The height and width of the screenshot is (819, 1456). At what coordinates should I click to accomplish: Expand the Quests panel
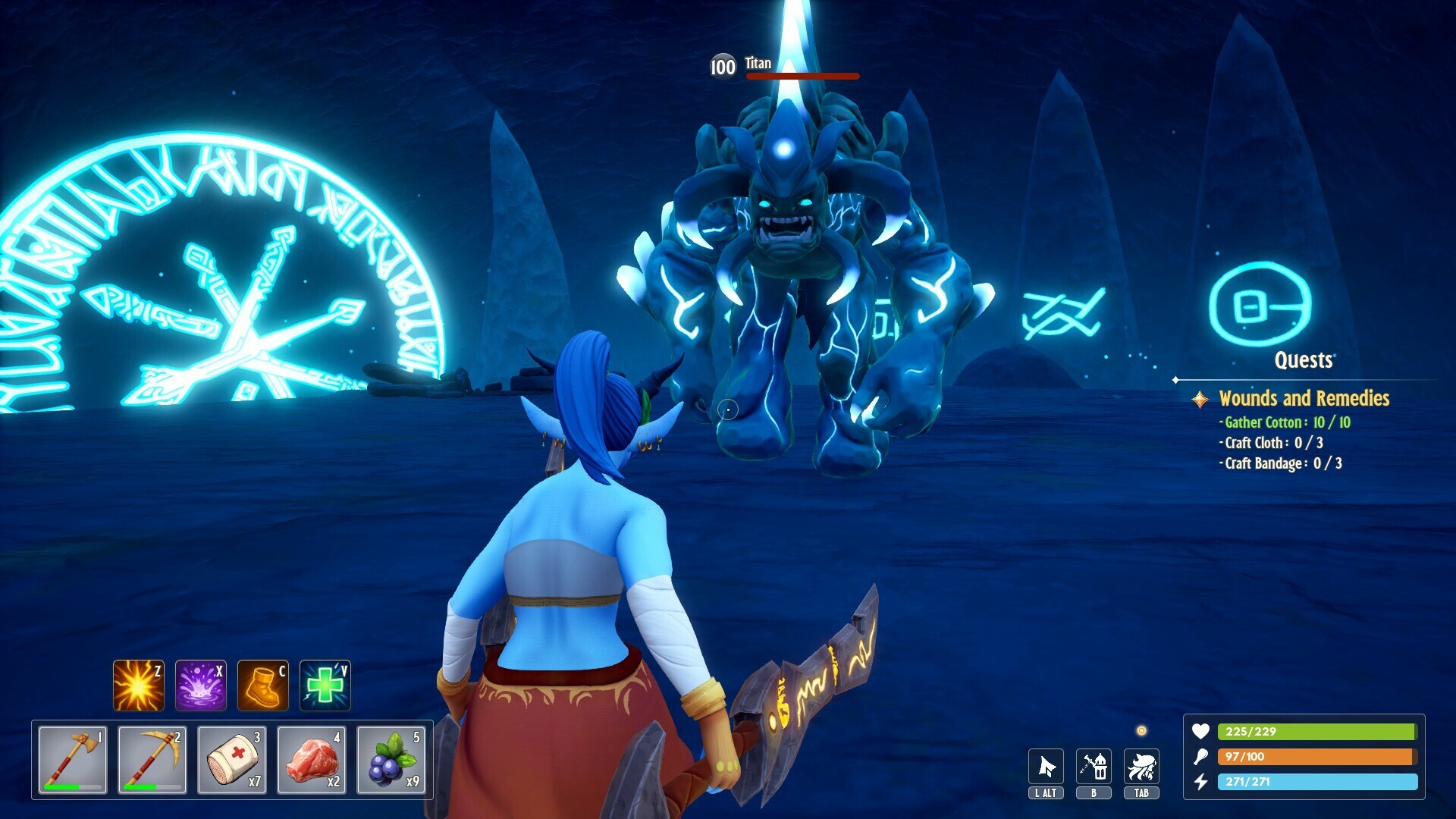point(1306,361)
